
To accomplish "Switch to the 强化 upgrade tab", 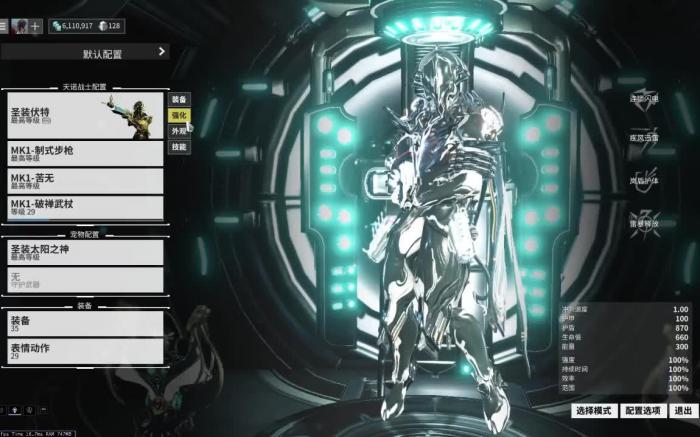I will coord(179,116).
